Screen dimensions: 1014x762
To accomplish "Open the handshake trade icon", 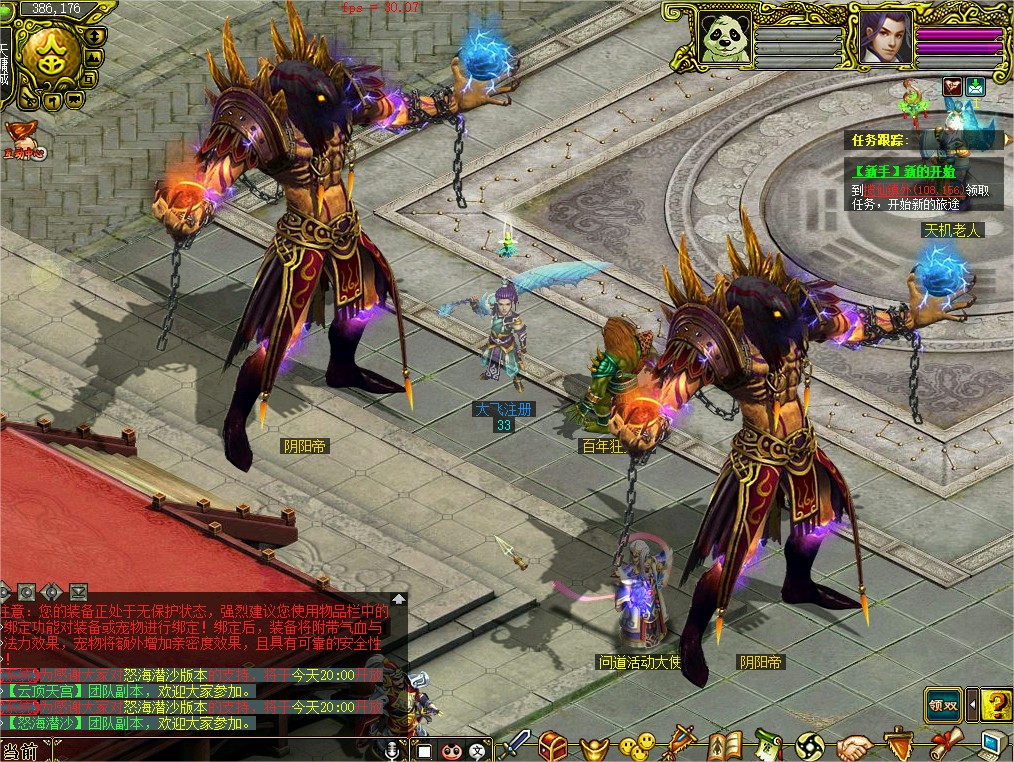I will (855, 745).
